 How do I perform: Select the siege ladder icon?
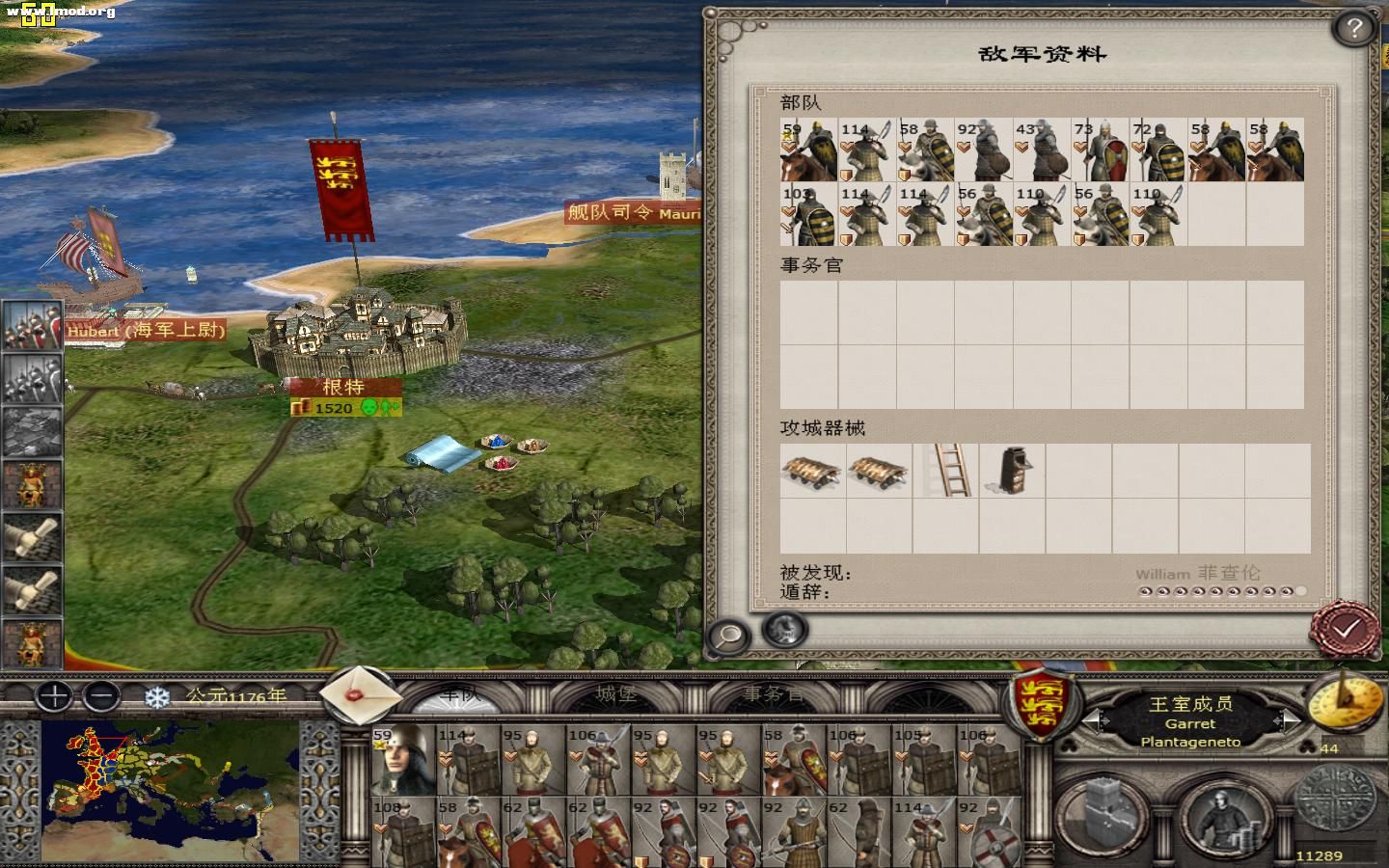pos(946,470)
